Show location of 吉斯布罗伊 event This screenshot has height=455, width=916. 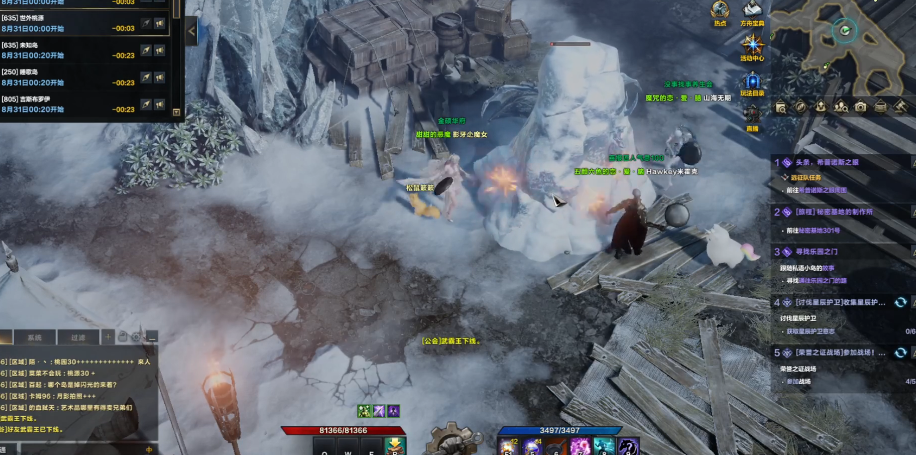[x=145, y=104]
